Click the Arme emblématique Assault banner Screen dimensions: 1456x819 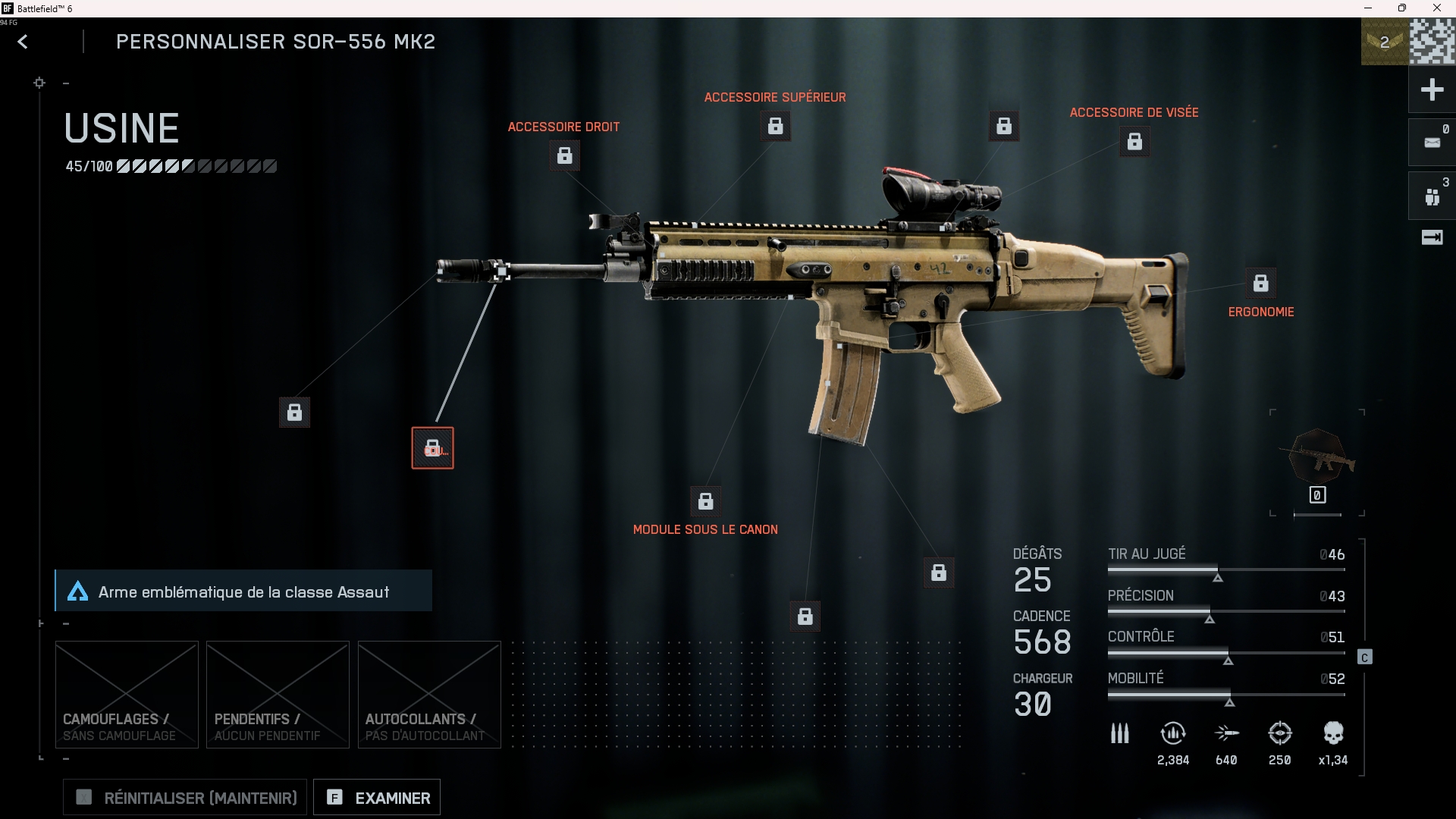point(243,591)
